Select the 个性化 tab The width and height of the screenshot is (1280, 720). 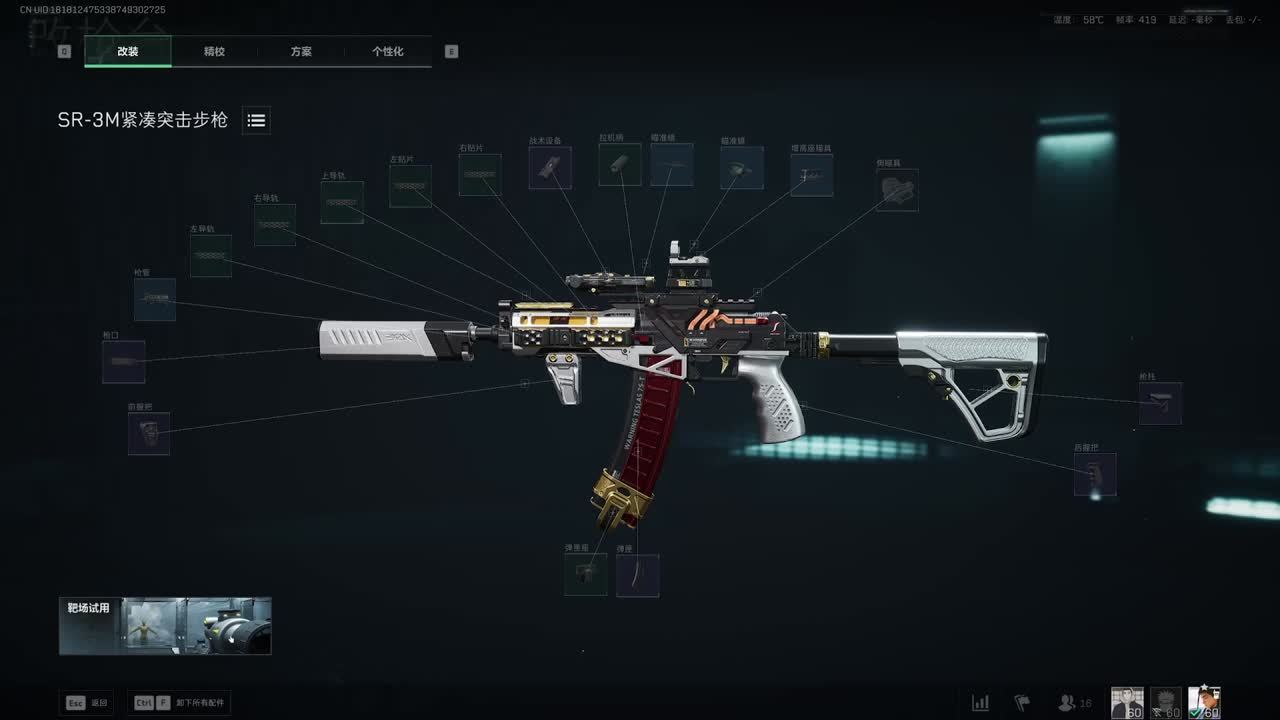coord(388,52)
